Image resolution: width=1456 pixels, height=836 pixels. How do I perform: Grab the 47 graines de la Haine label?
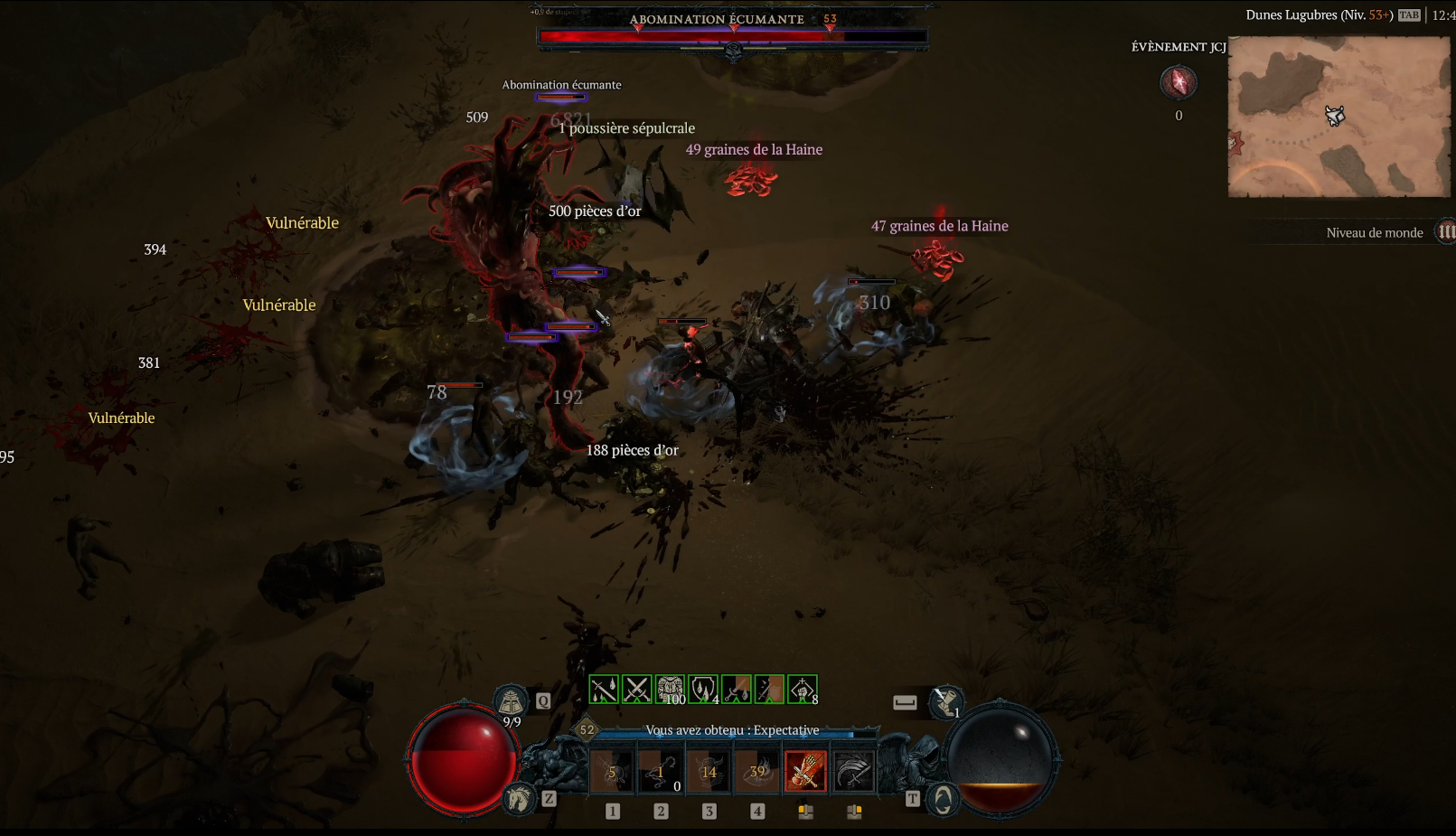pos(939,226)
